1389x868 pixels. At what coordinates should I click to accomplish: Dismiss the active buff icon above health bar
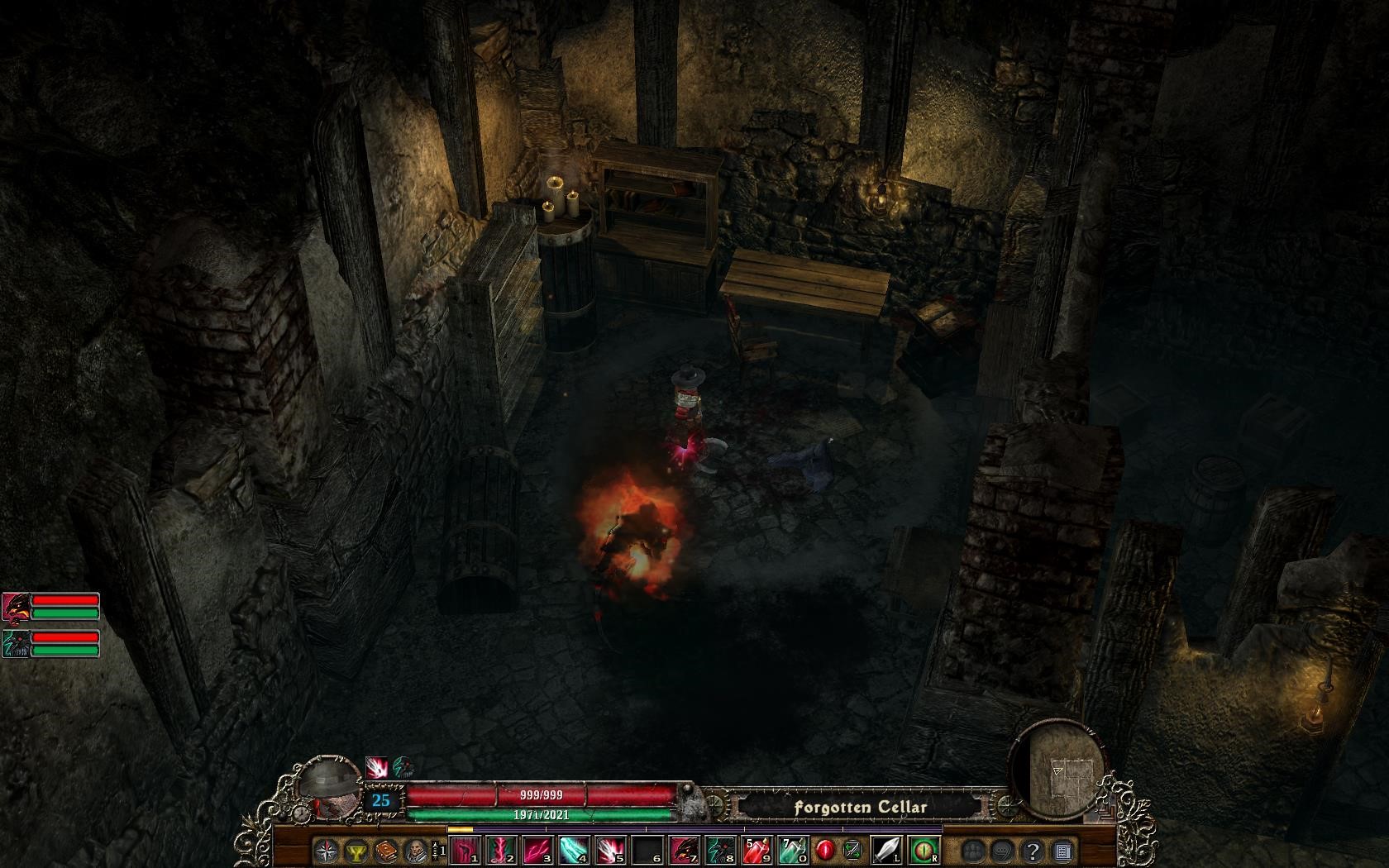(376, 766)
